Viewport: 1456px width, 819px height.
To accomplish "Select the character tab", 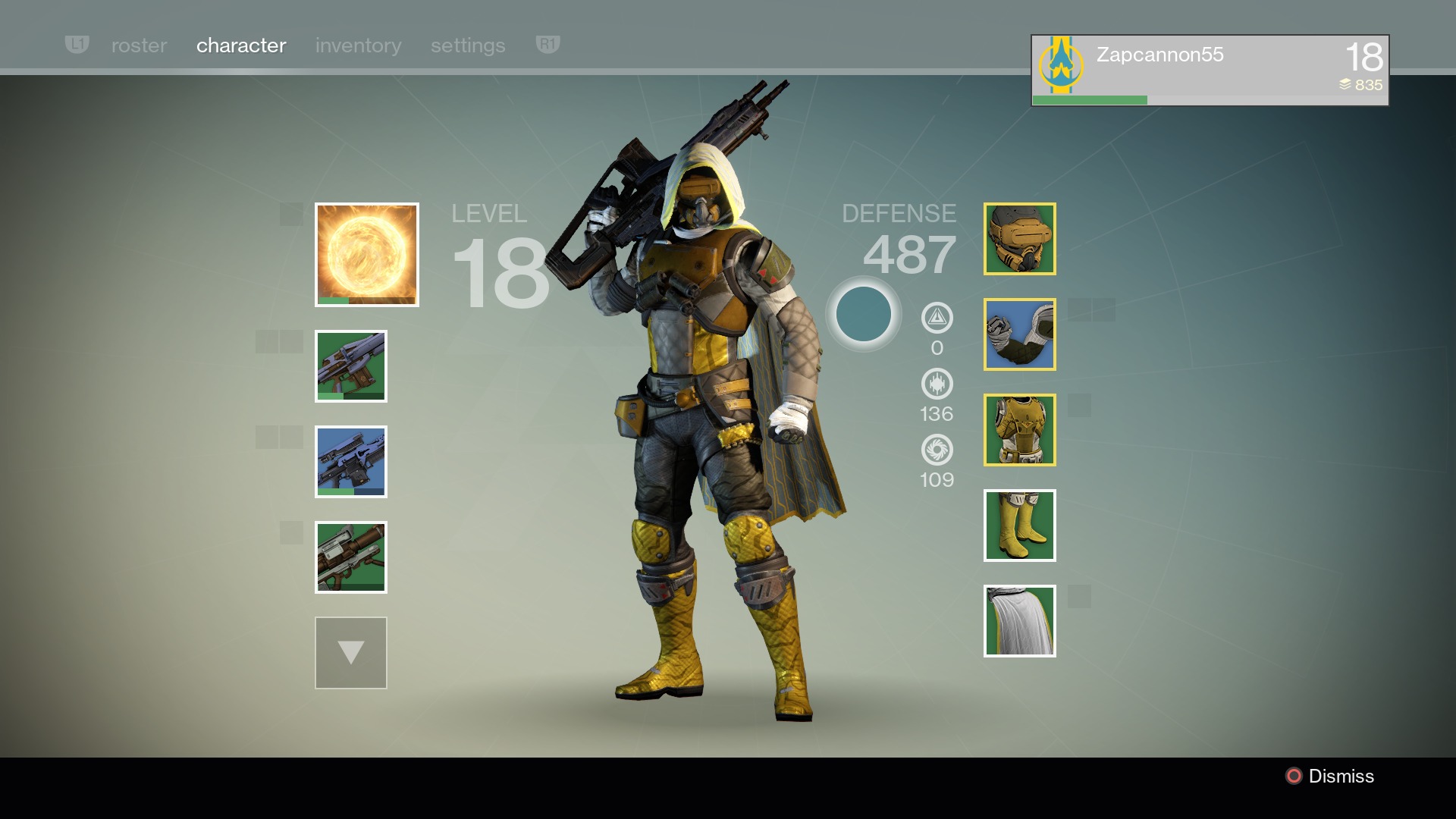I will (x=240, y=45).
